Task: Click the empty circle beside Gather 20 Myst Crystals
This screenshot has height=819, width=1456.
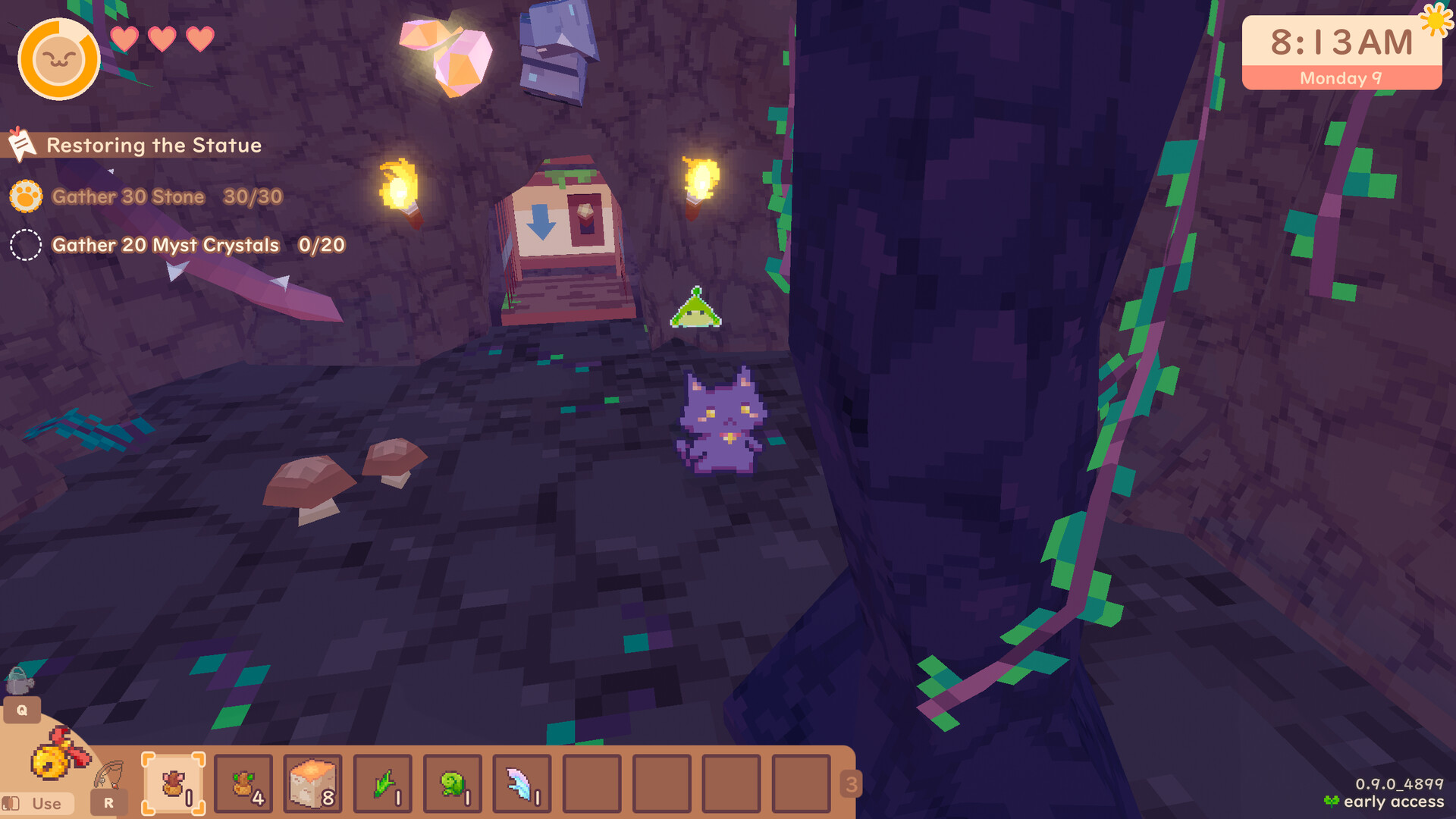Action: click(25, 244)
